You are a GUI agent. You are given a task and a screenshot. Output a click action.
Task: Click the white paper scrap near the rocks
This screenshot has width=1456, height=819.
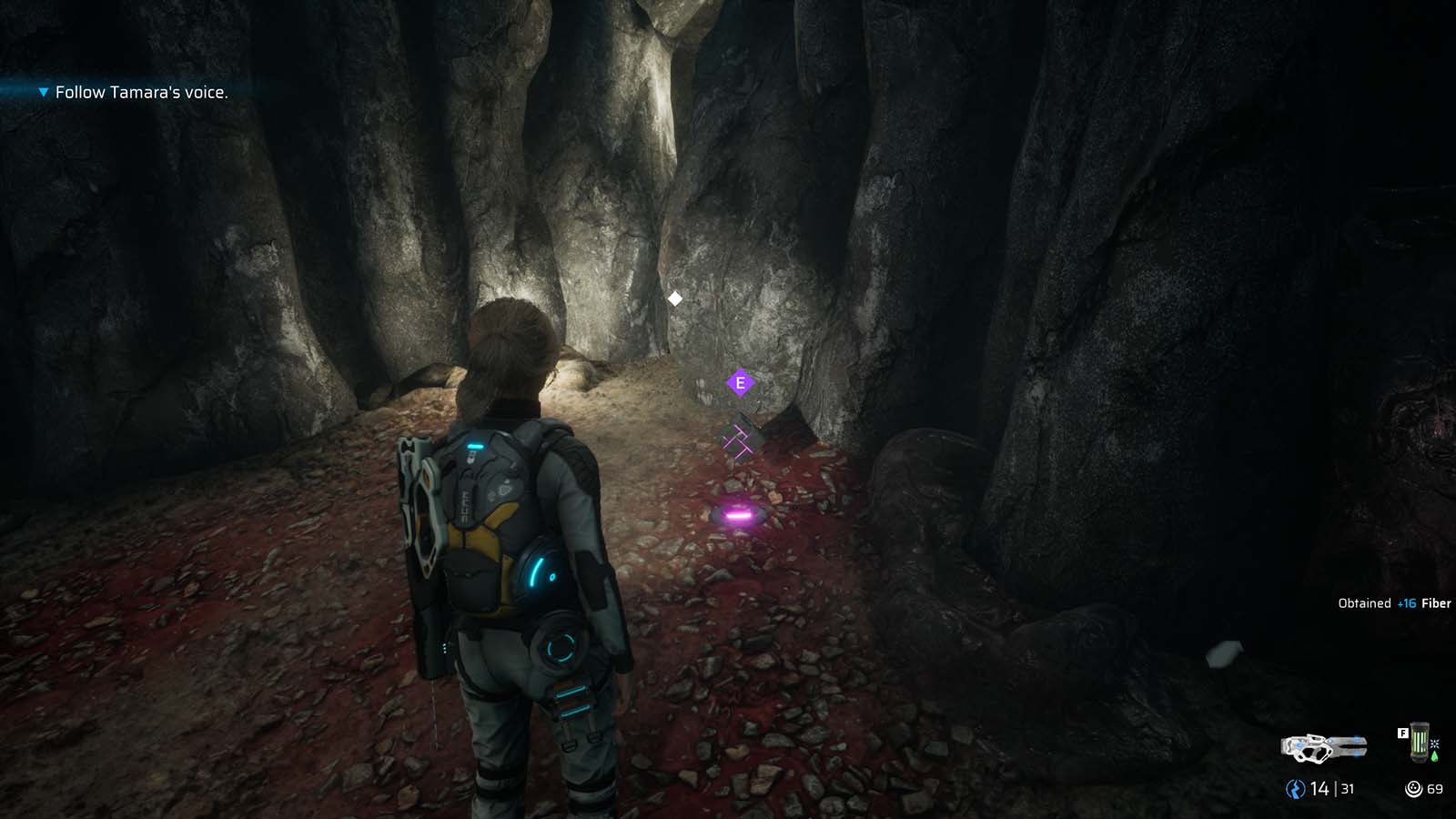1228,652
